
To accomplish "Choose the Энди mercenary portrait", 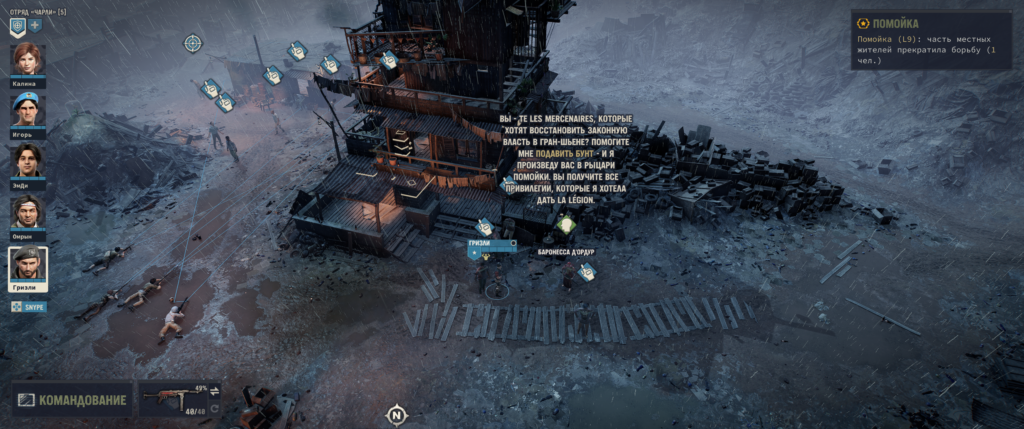I will tap(28, 162).
